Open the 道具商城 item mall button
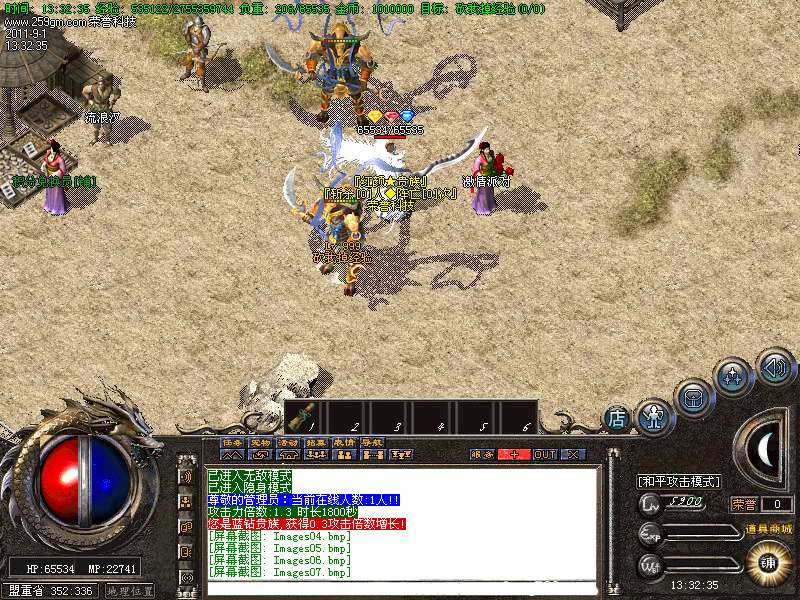The height and width of the screenshot is (600, 800). point(767,529)
